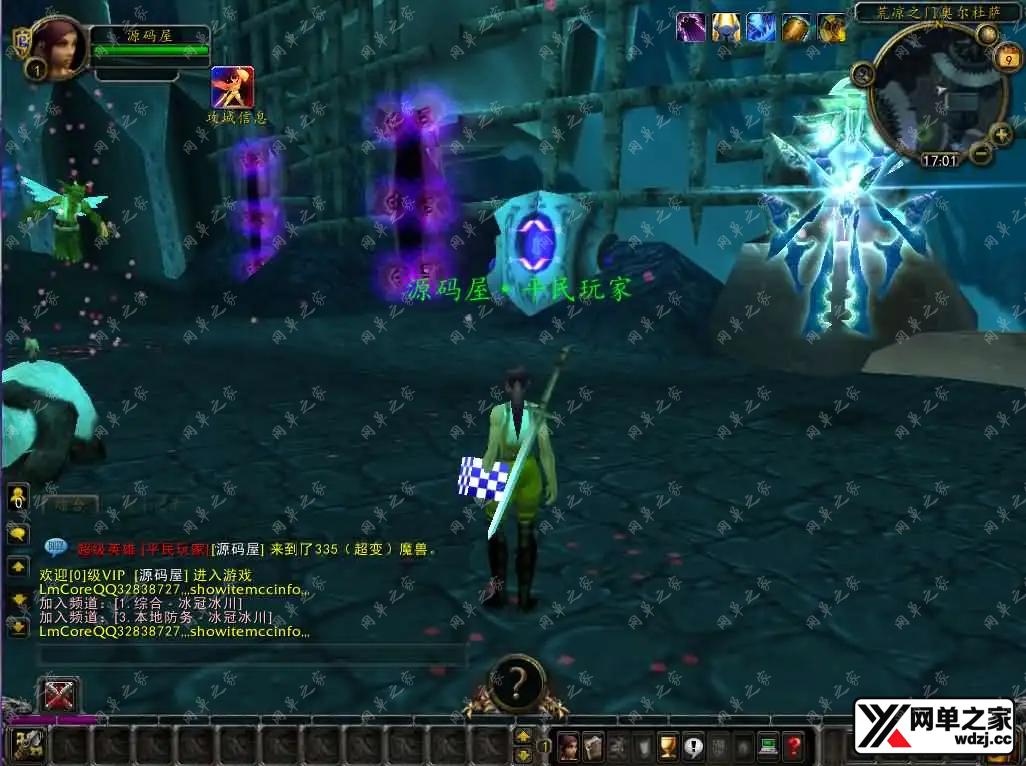The image size is (1026, 766).
Task: Open the character info micro button
Action: pyautogui.click(x=568, y=745)
